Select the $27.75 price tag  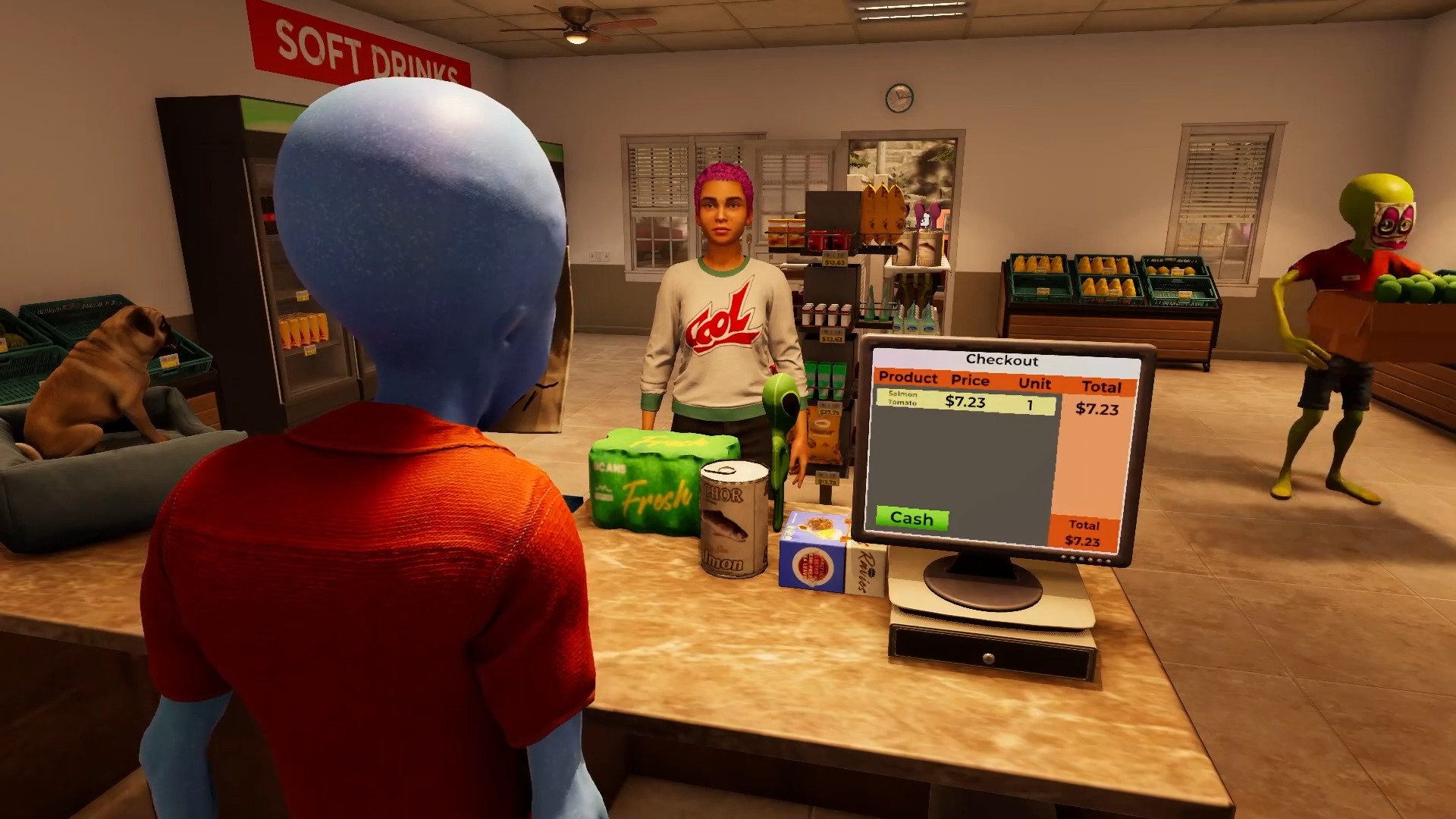coord(829,412)
